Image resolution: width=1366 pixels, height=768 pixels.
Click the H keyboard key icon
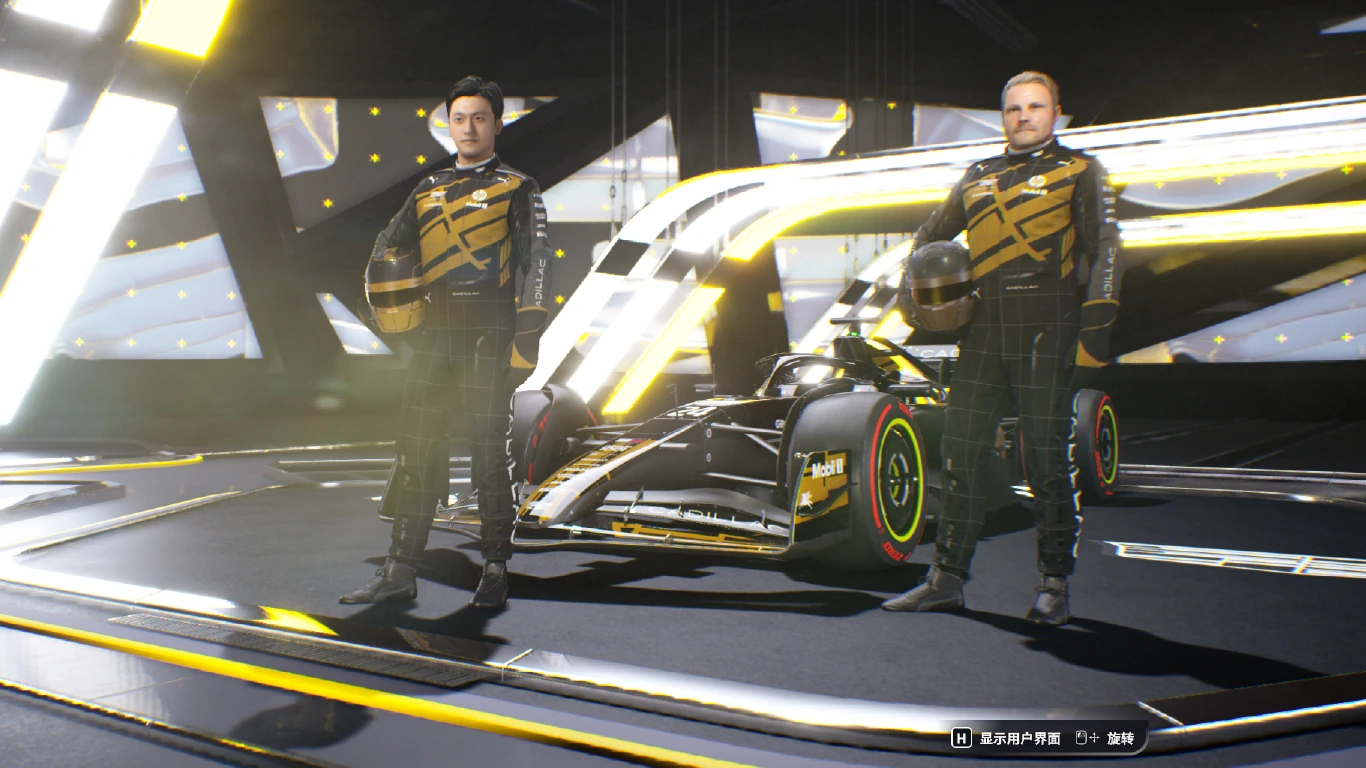tap(962, 738)
